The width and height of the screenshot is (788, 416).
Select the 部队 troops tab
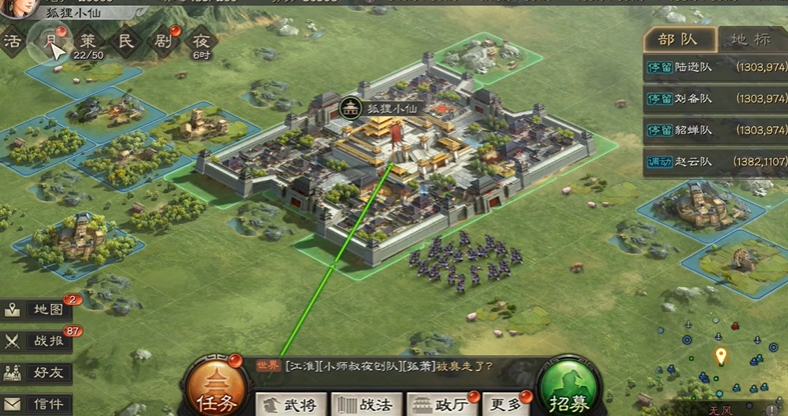[x=680, y=39]
